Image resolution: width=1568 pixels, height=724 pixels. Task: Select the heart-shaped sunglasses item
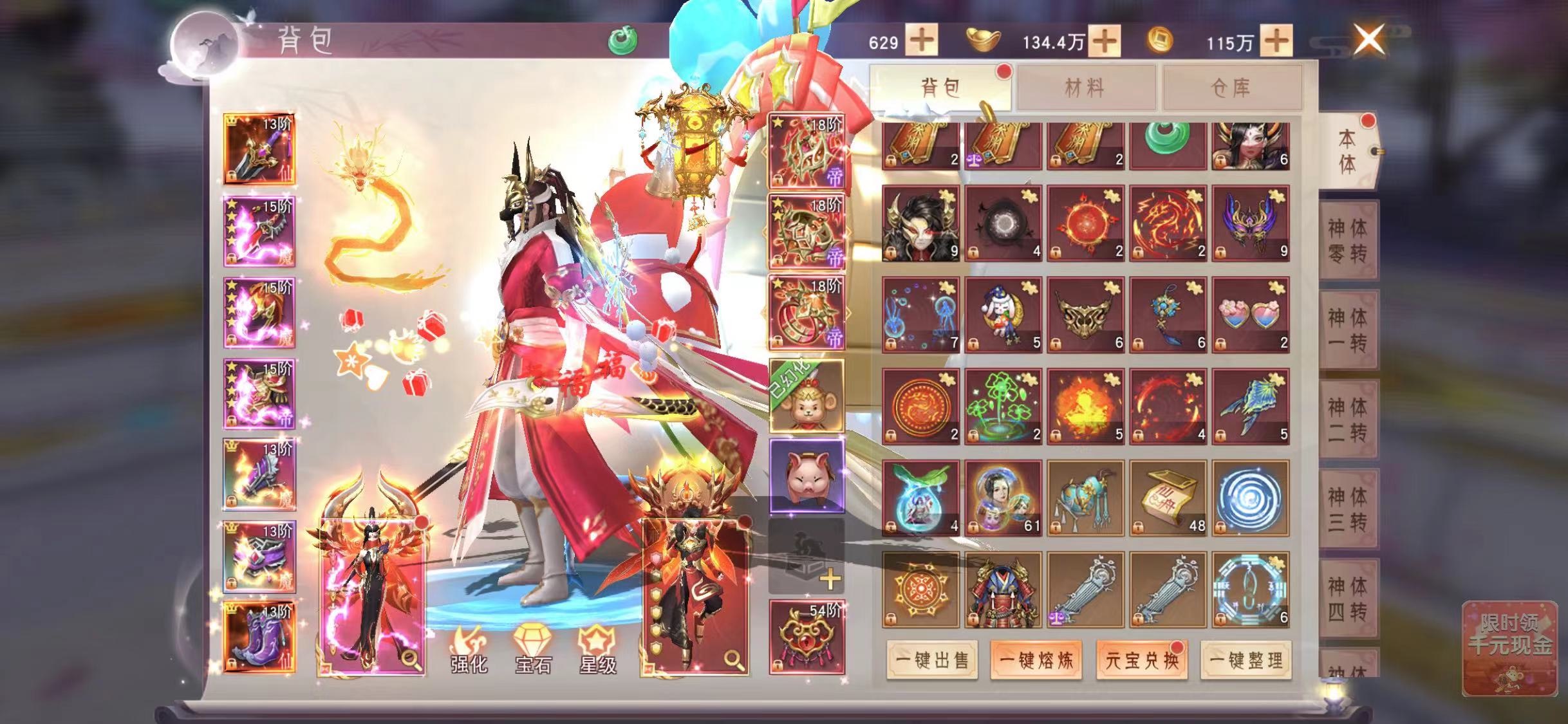coord(1251,315)
